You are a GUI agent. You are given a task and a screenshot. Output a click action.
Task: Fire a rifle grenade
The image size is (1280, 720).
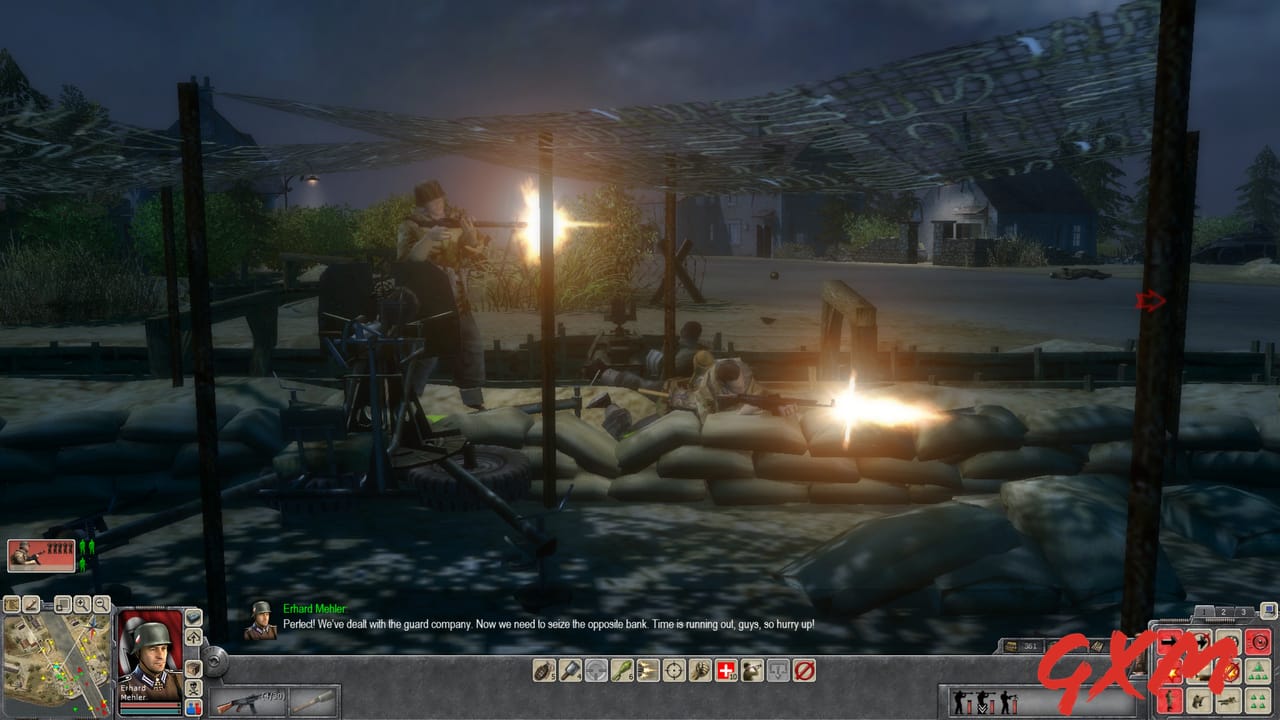coord(622,670)
